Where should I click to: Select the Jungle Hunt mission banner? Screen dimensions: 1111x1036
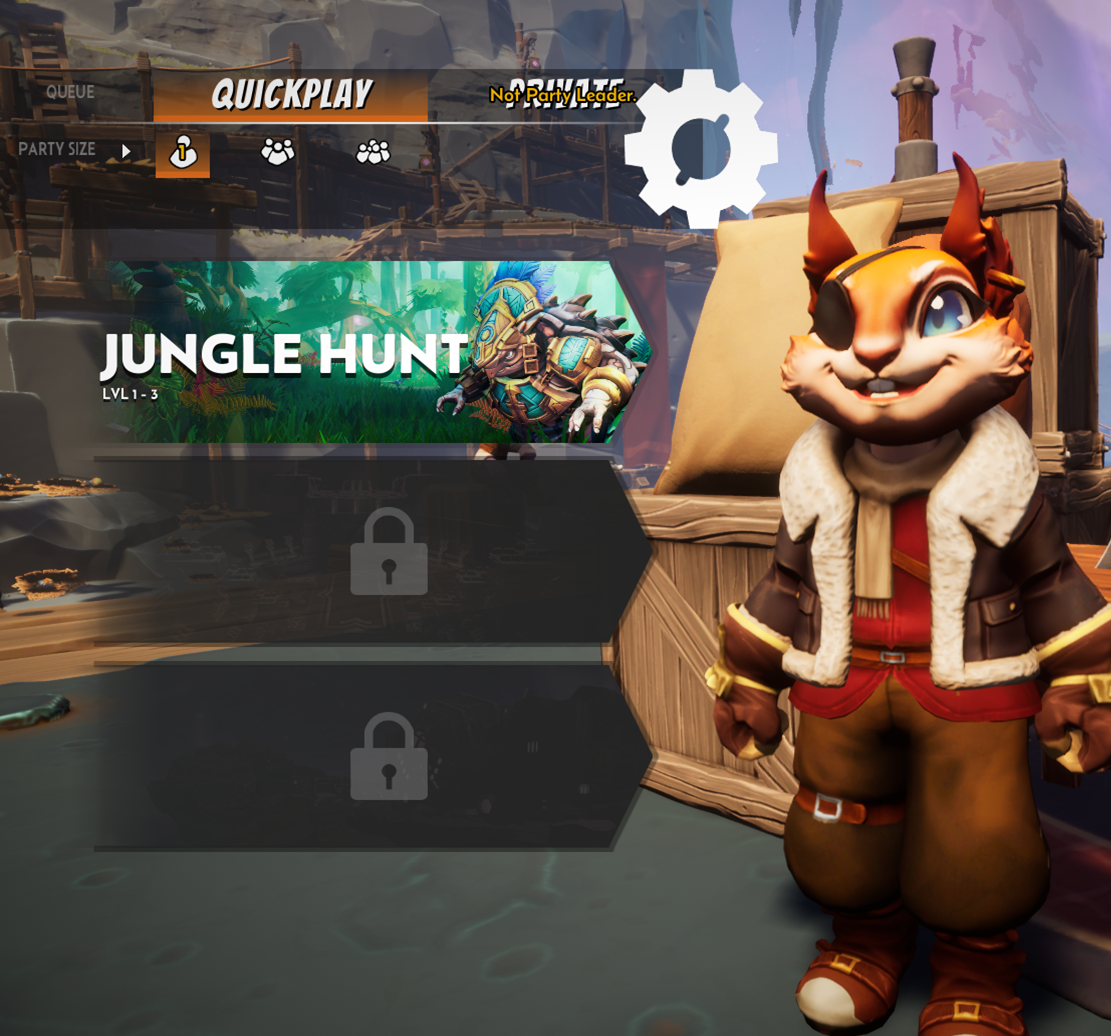pyautogui.click(x=370, y=352)
